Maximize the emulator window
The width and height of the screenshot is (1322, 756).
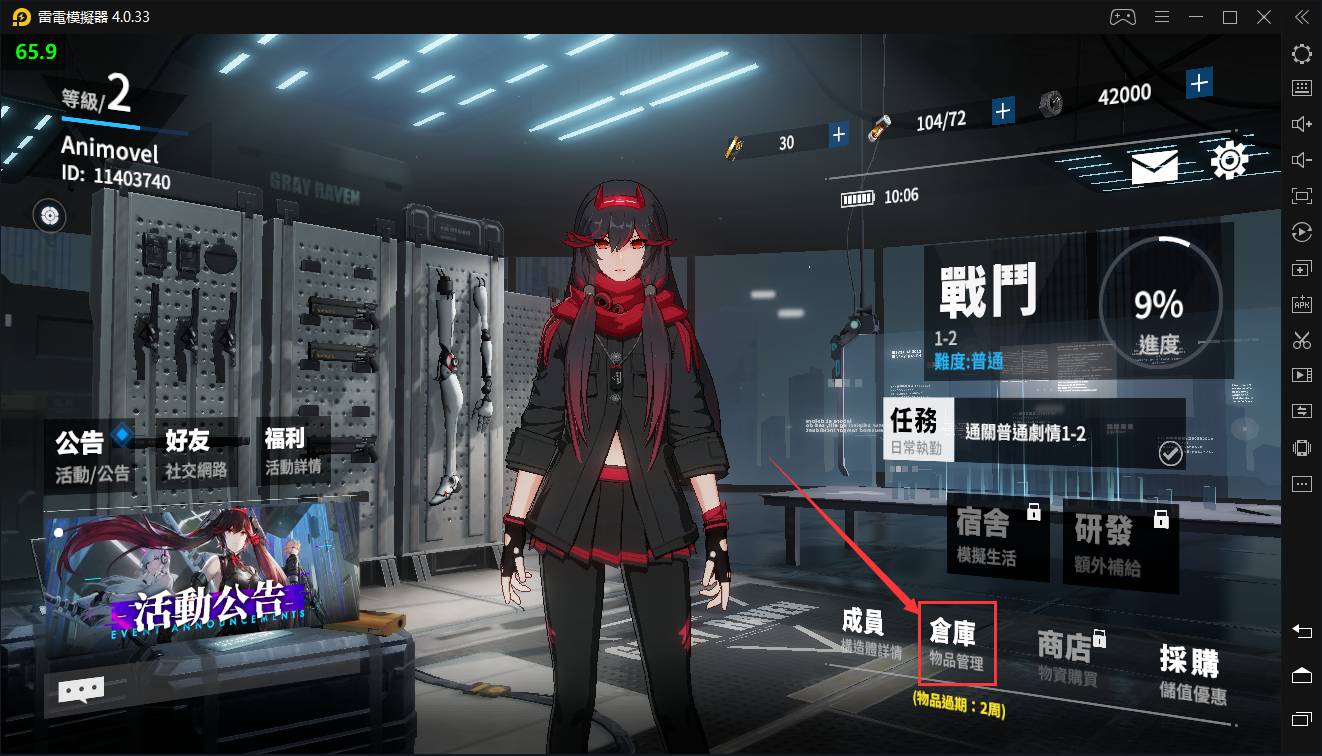click(x=1230, y=17)
